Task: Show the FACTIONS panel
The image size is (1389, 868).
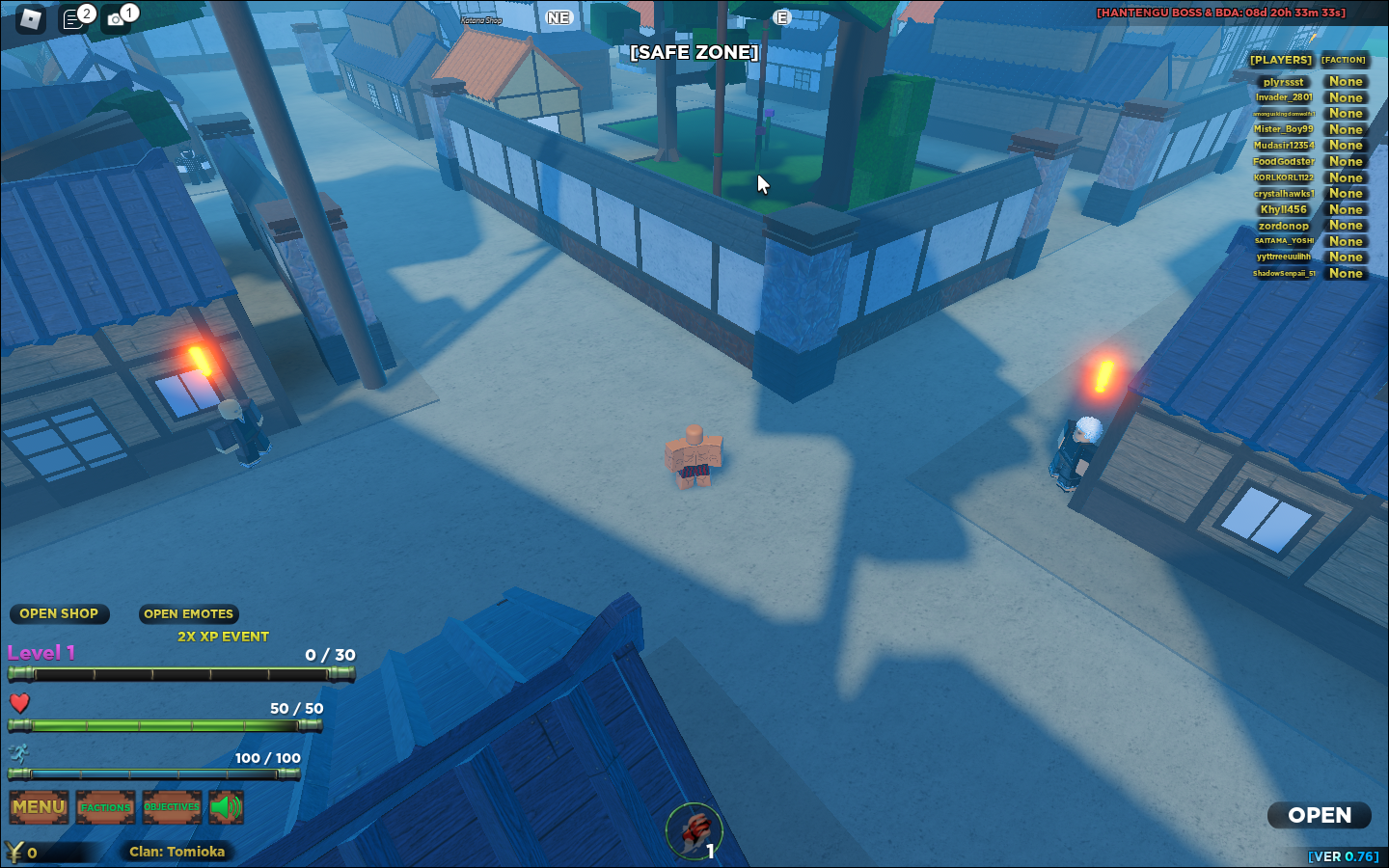Action: click(105, 807)
